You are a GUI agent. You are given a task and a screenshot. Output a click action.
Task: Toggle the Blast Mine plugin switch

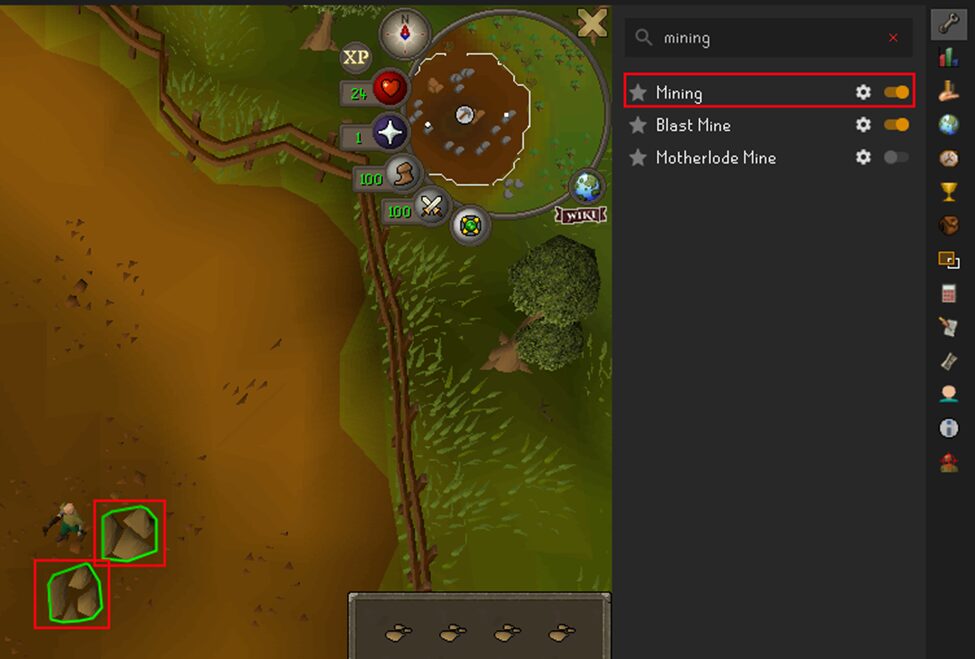click(x=896, y=125)
